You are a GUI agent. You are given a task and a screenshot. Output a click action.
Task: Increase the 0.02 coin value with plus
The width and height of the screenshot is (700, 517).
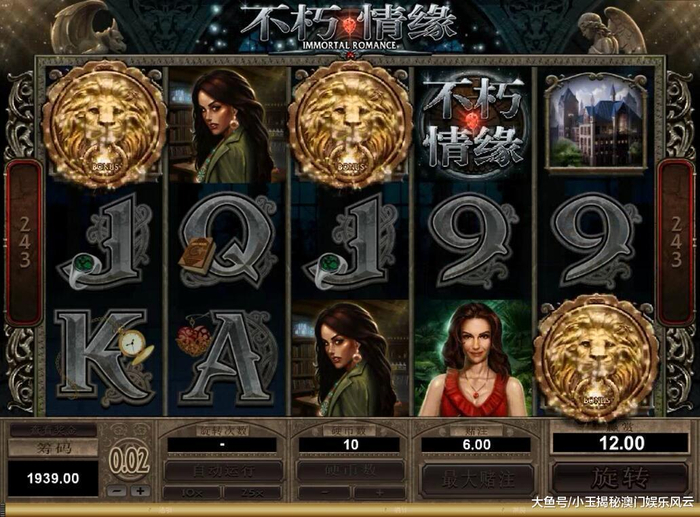pyautogui.click(x=138, y=492)
